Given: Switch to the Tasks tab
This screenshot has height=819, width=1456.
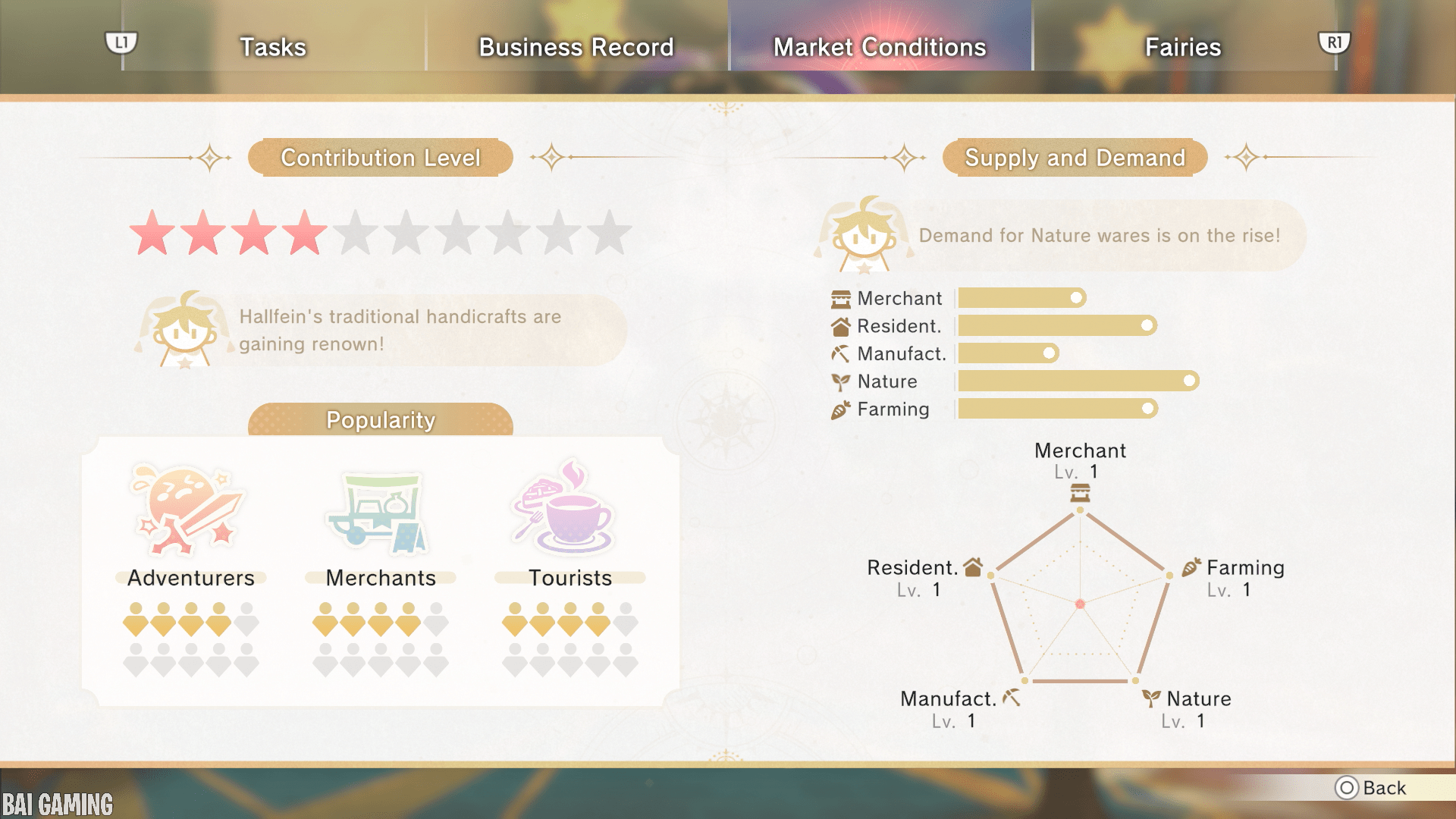Looking at the screenshot, I should 273,47.
